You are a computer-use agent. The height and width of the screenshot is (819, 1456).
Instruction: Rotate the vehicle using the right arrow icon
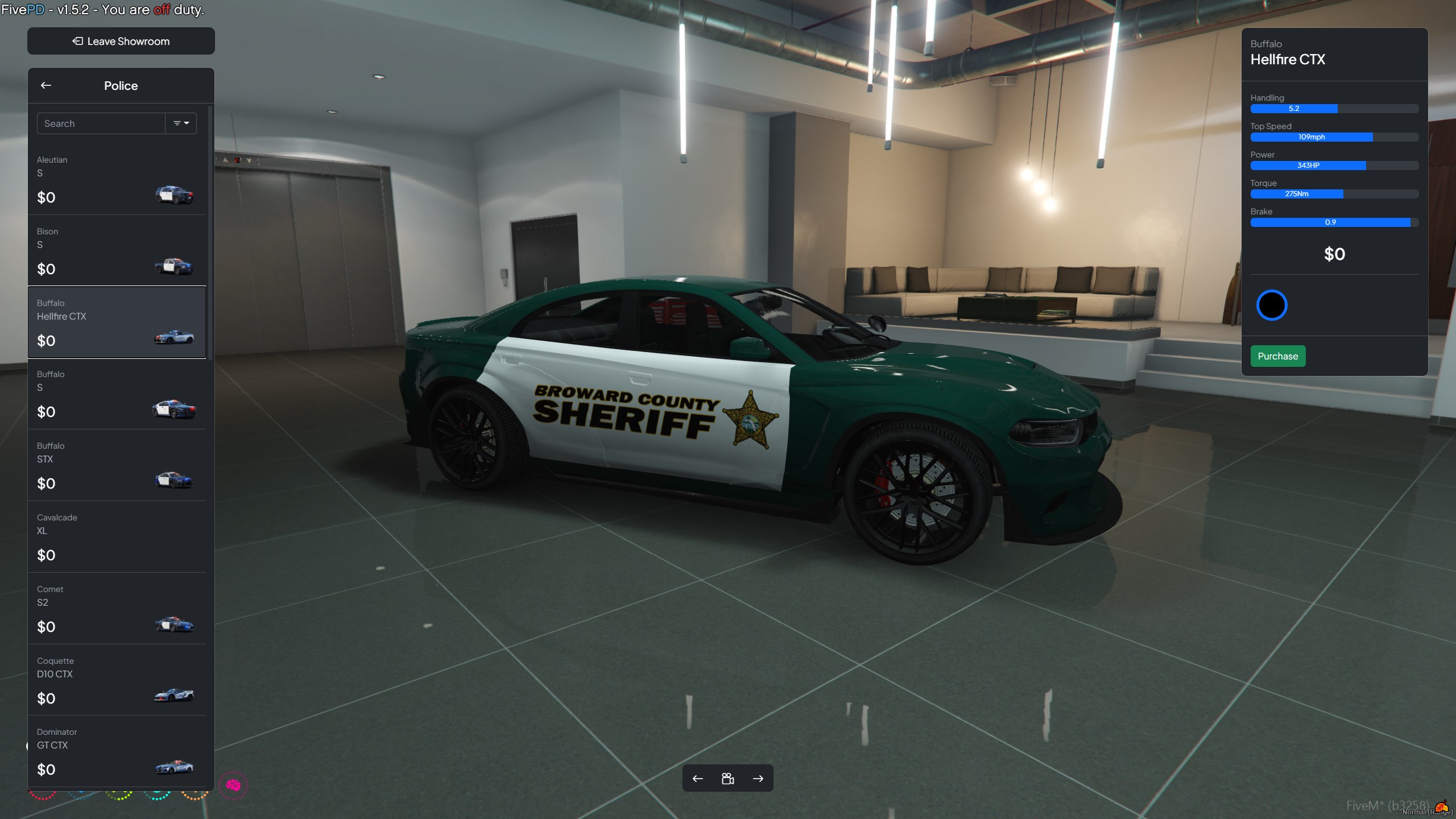tap(759, 778)
